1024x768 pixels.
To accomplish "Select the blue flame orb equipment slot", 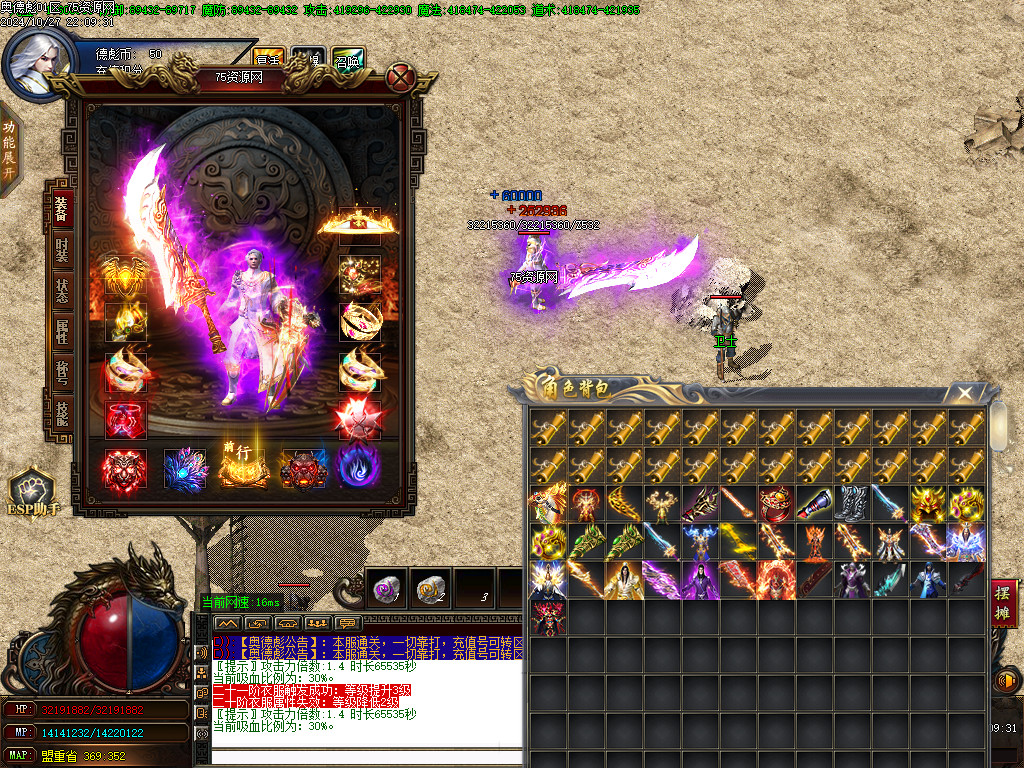I will pyautogui.click(x=357, y=468).
